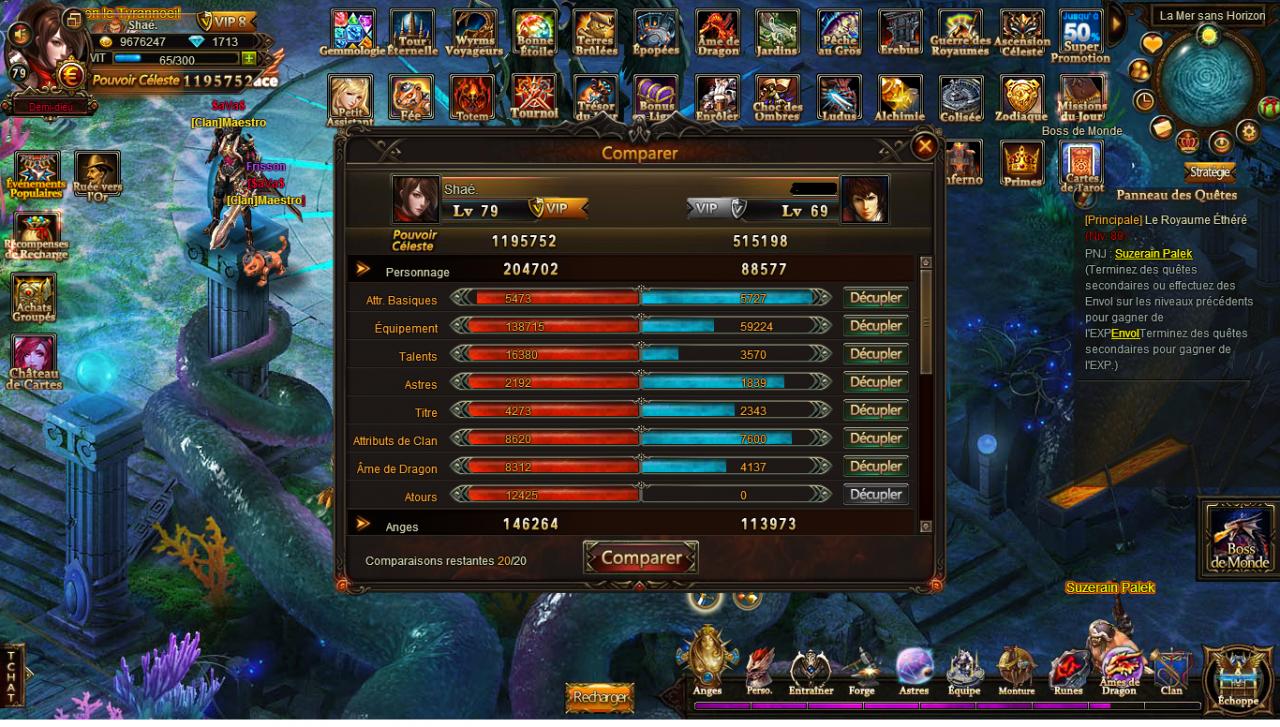Select the Alchimie icon
The width and height of the screenshot is (1280, 727).
coord(900,98)
